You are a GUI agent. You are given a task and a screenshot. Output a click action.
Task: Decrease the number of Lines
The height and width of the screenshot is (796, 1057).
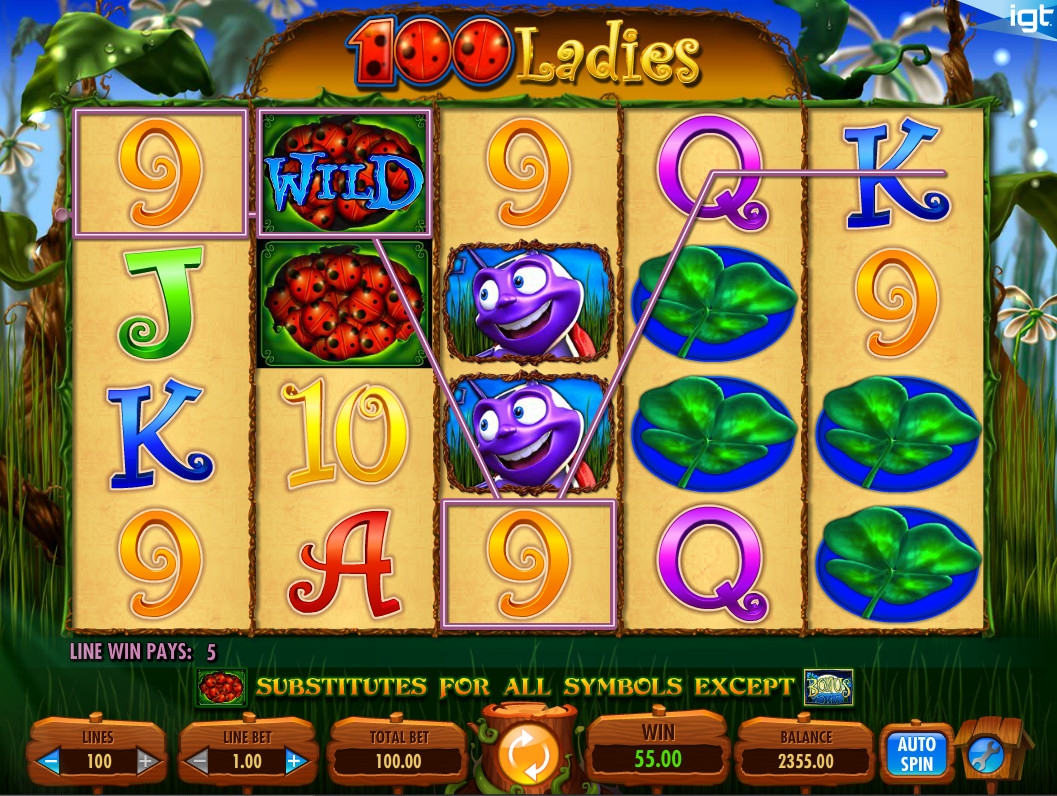coord(49,762)
